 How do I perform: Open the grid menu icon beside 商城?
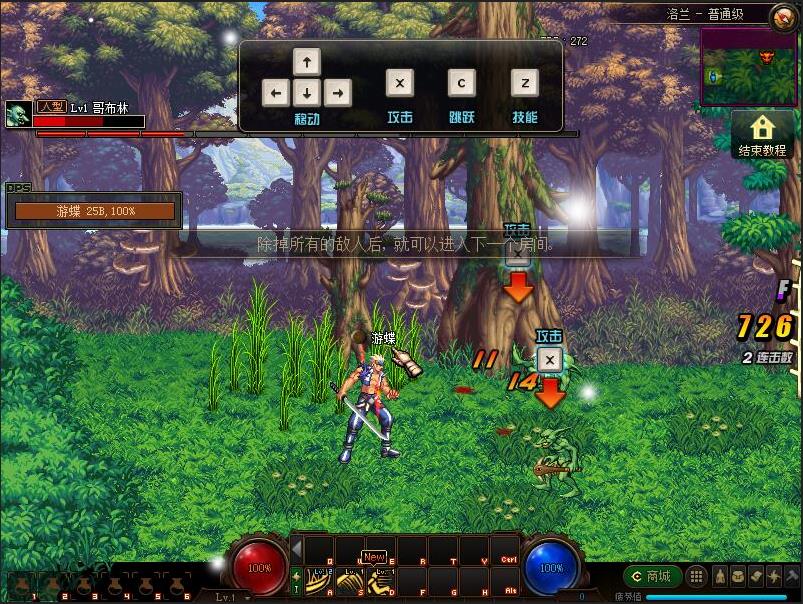click(696, 576)
